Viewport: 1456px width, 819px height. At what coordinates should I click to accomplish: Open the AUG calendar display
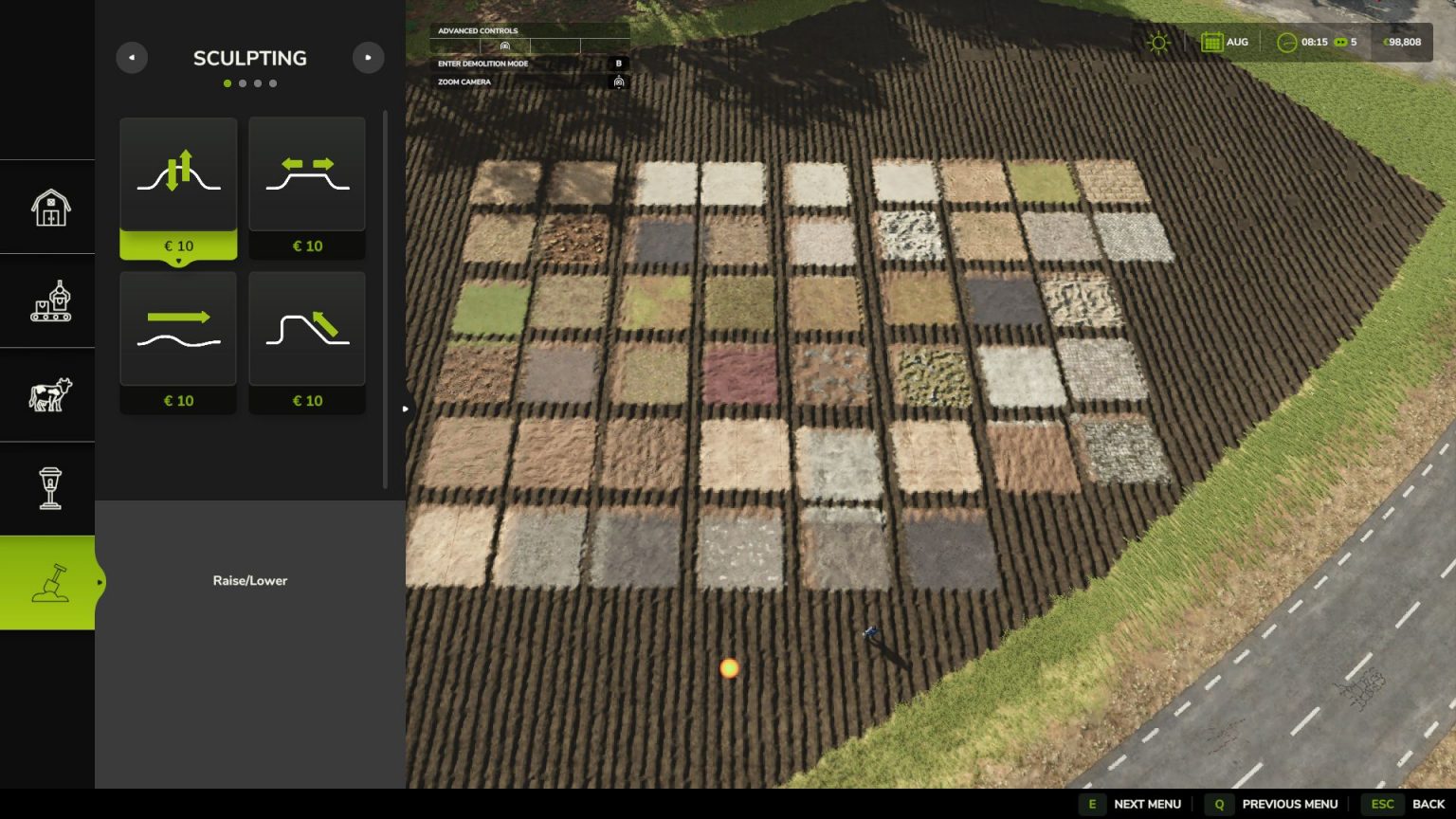[1223, 42]
